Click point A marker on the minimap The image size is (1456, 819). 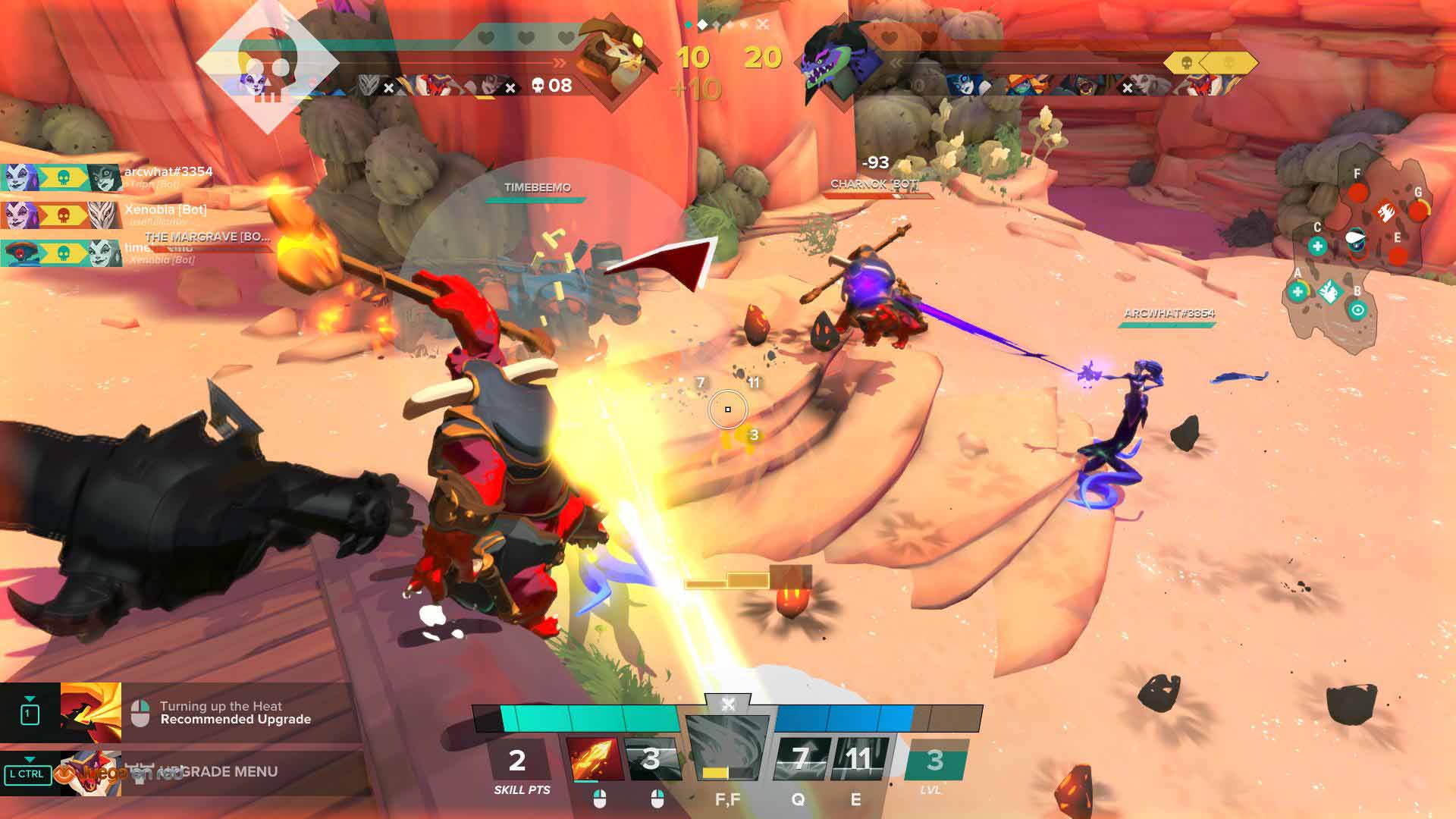pyautogui.click(x=1298, y=291)
